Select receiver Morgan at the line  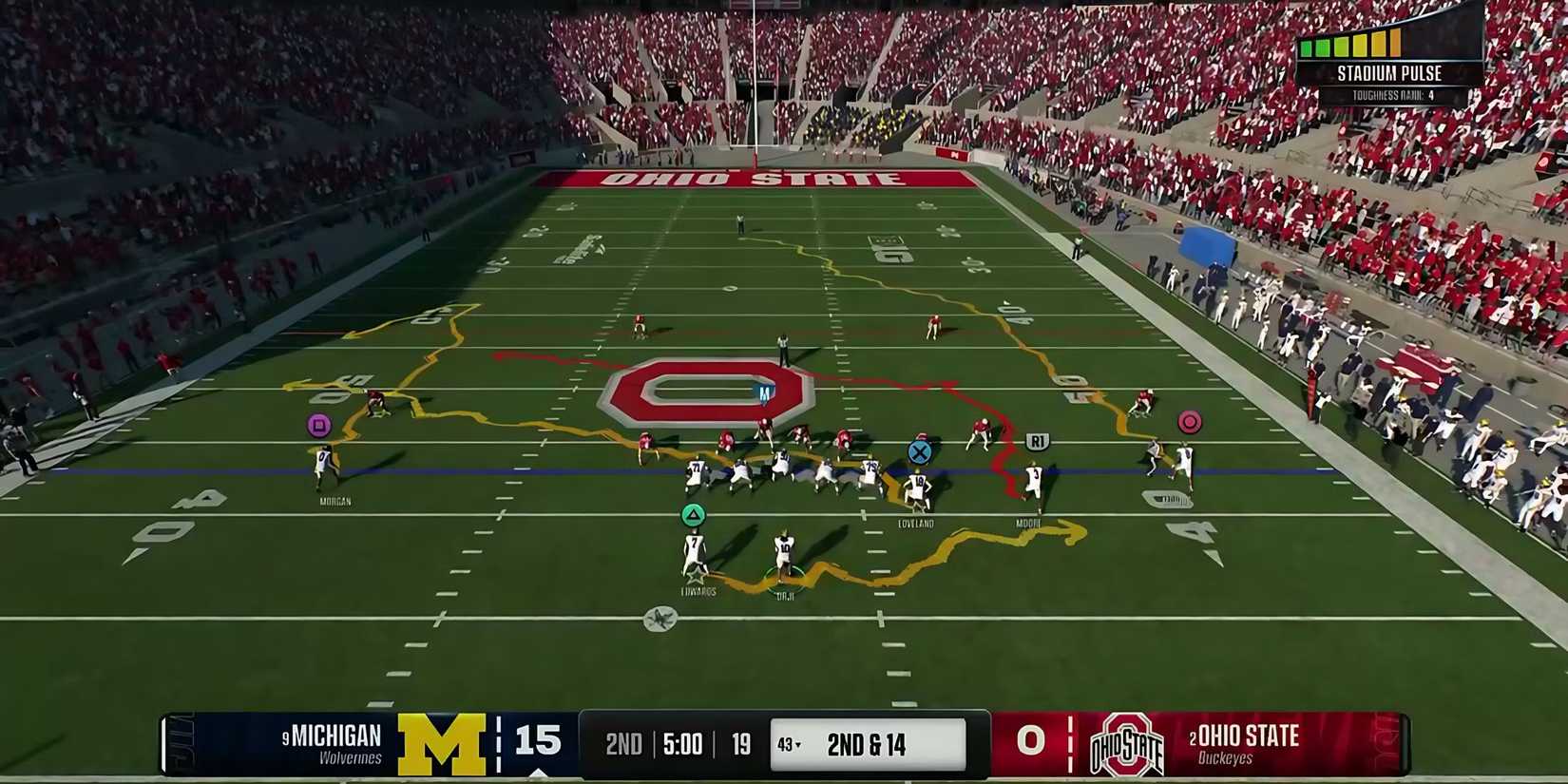click(x=325, y=467)
